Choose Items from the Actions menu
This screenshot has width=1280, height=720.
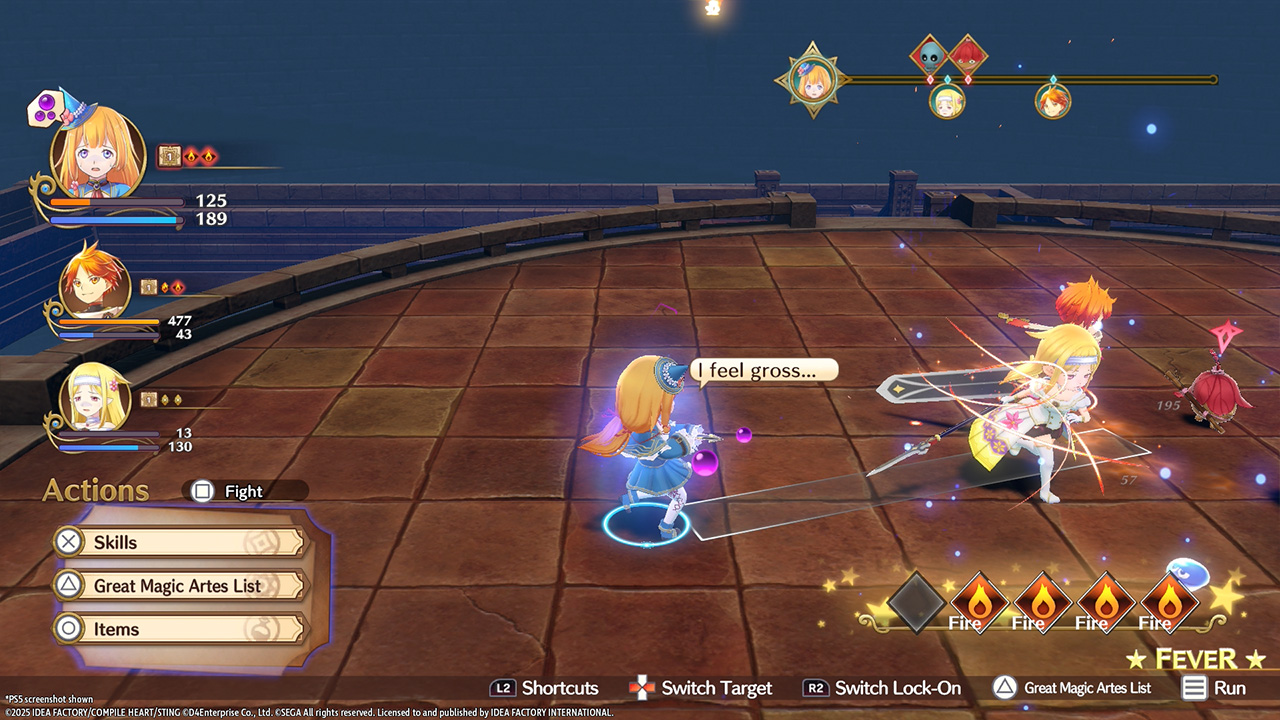(x=178, y=629)
